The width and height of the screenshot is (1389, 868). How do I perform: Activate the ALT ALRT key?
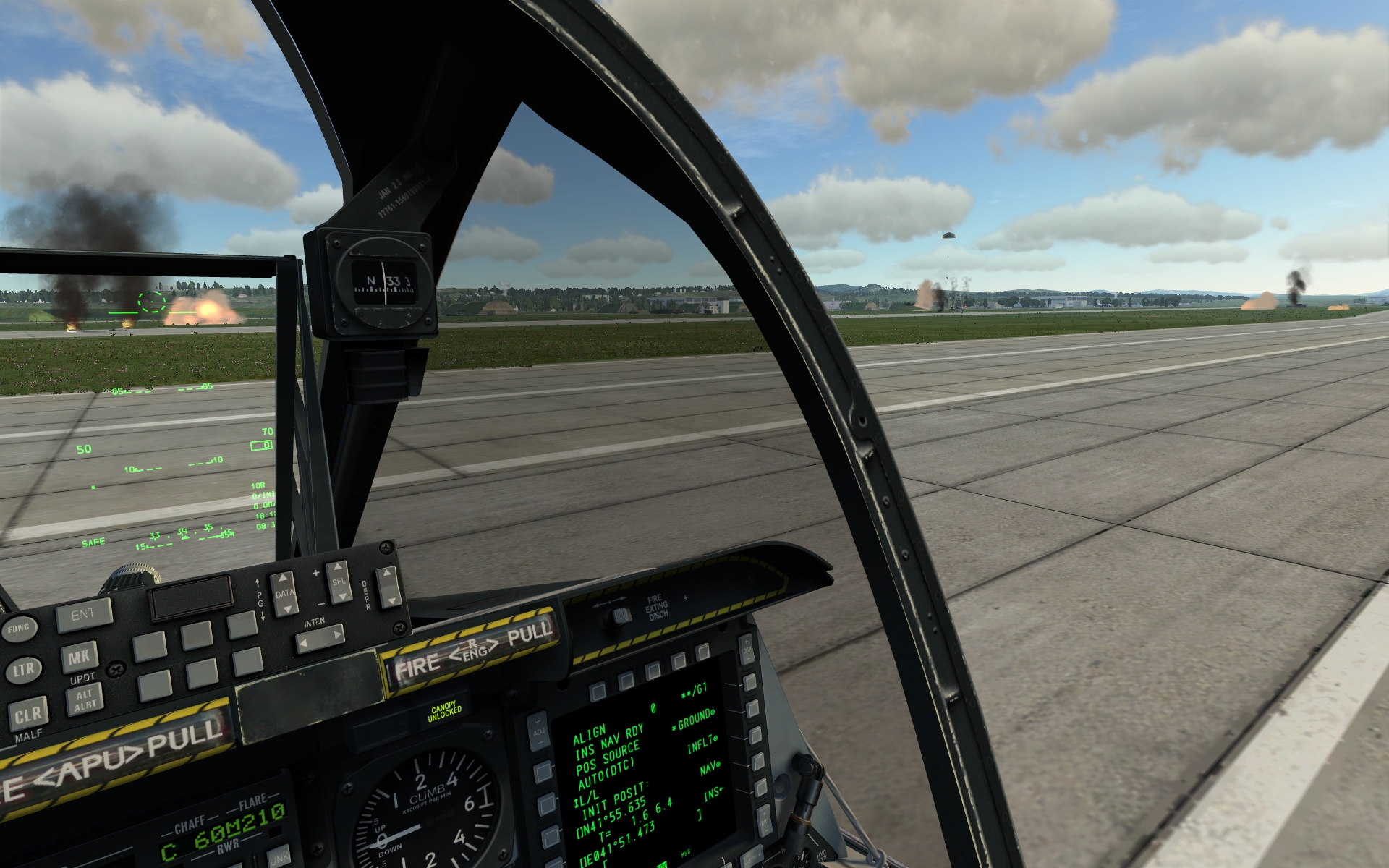pos(85,699)
